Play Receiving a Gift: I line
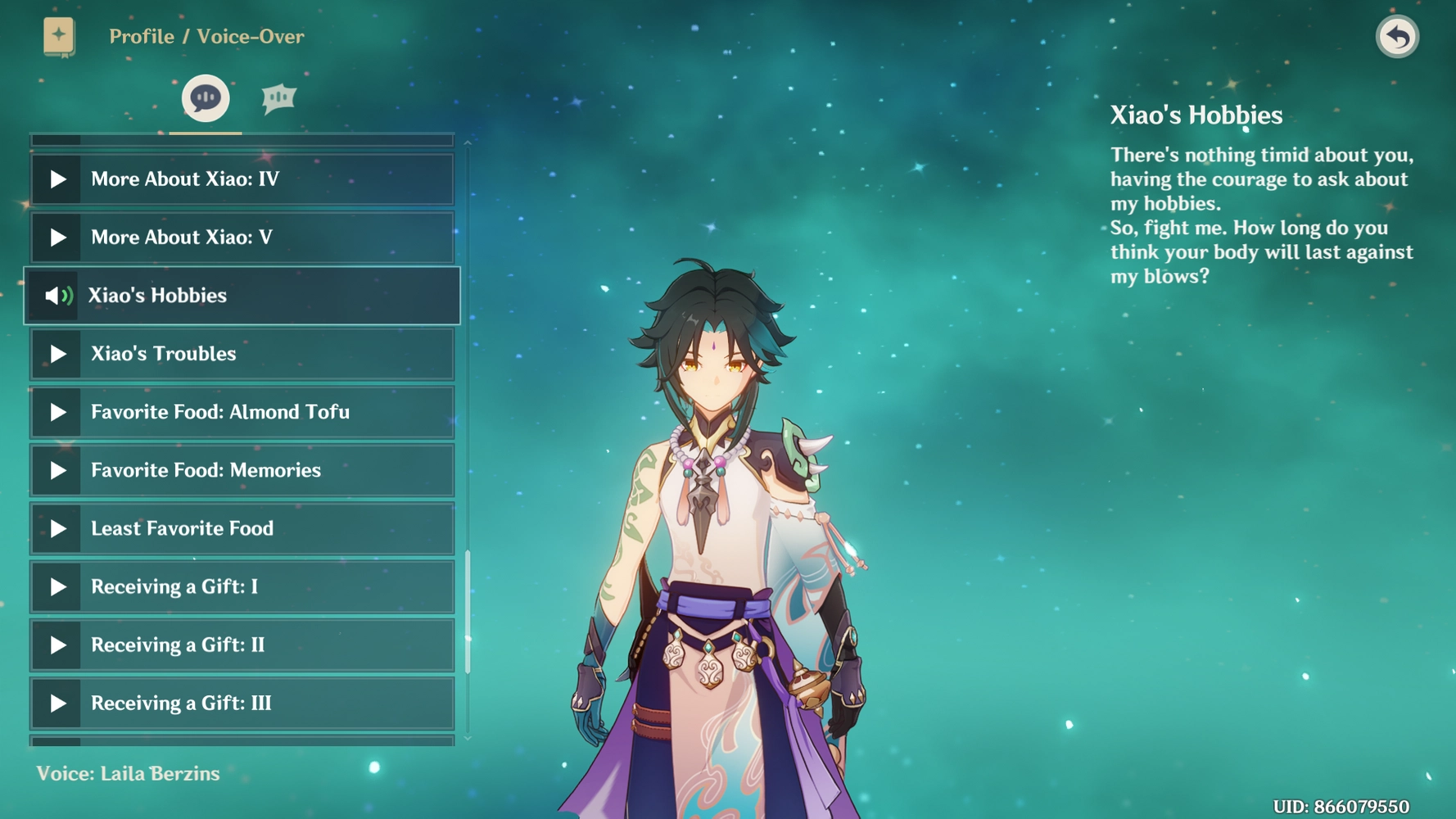1456x819 pixels. [57, 586]
